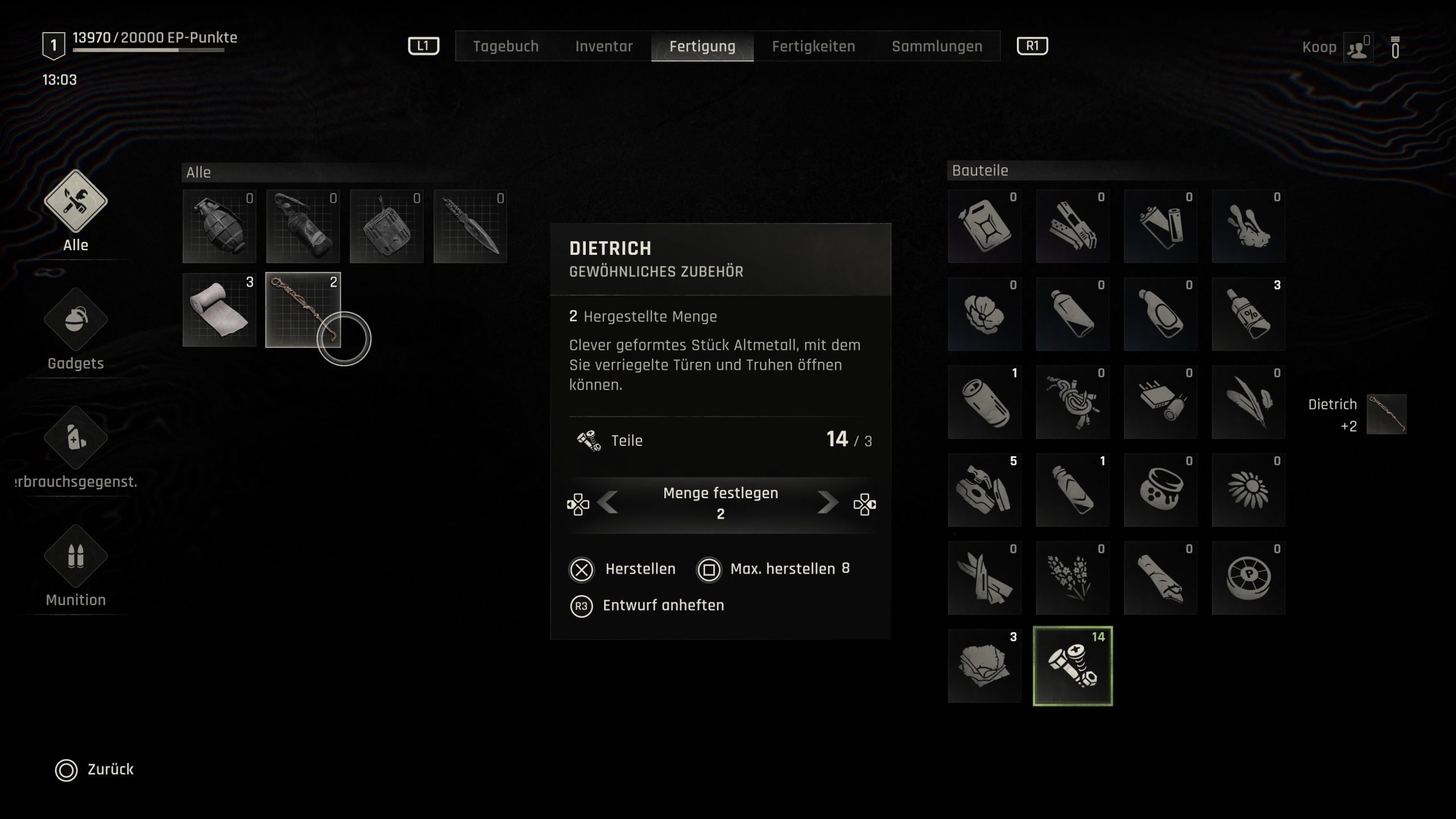Screen dimensions: 1456x819
Task: Choose the Alle crafting category
Action: coord(76,202)
